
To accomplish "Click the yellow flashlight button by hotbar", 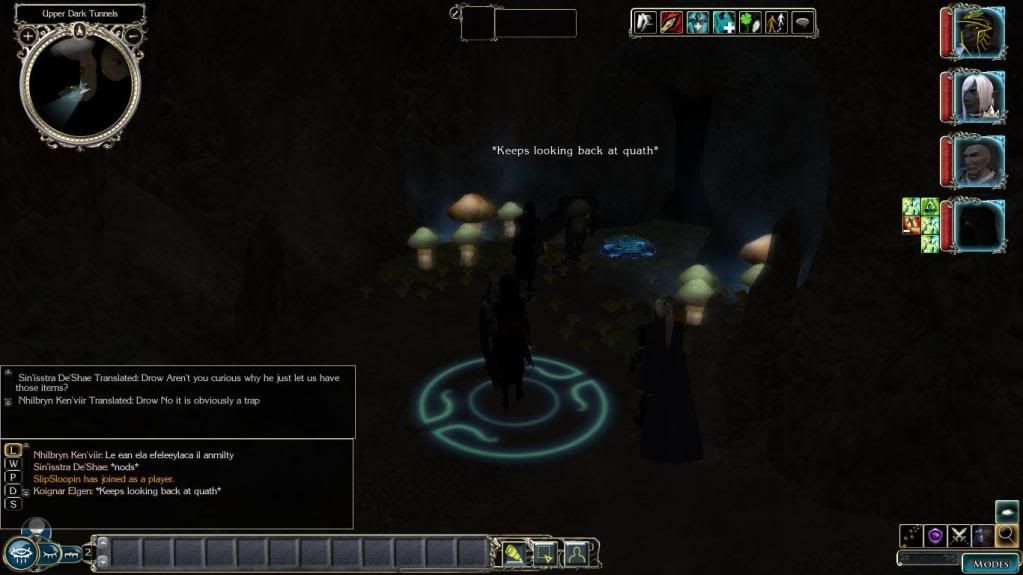I will pos(513,553).
